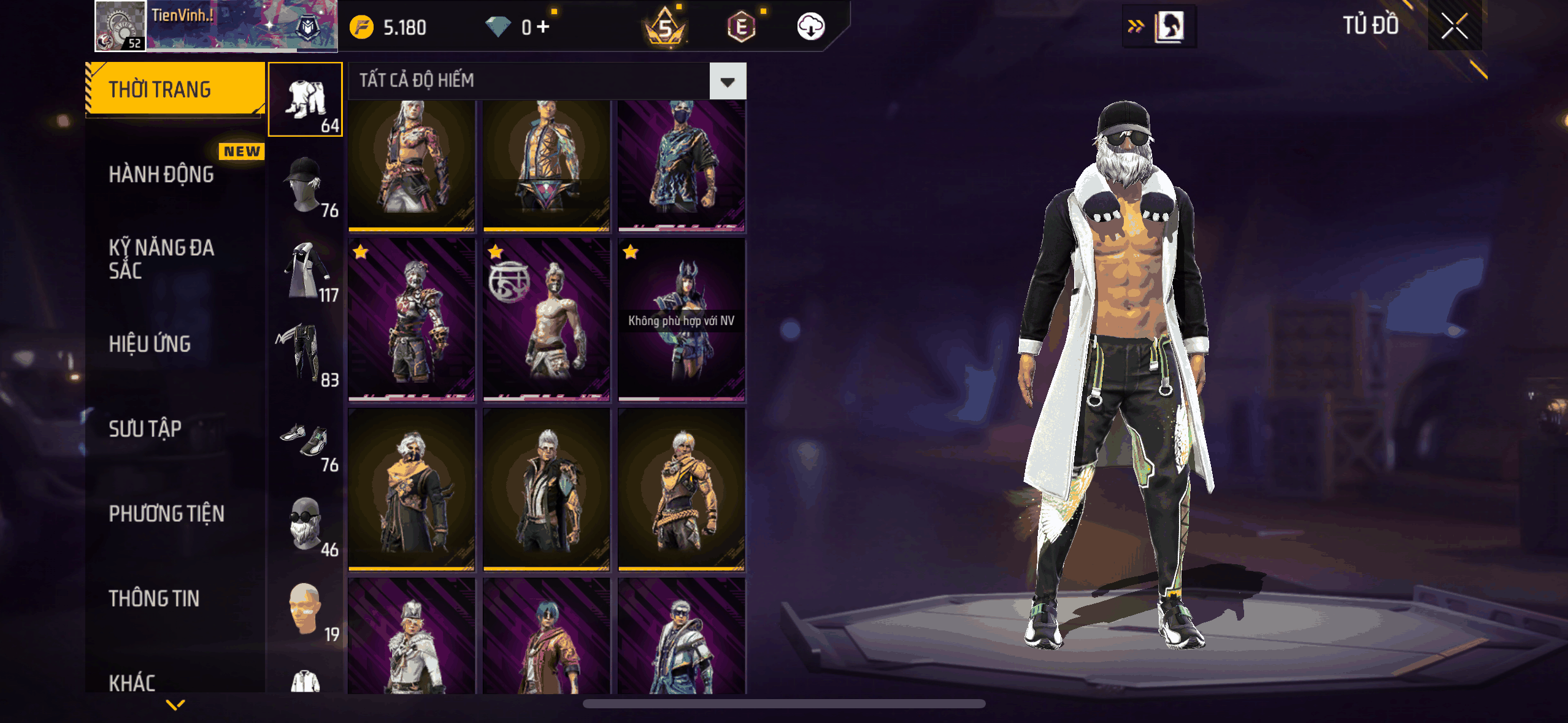Show the Thông Tin tab
The width and height of the screenshot is (1568, 723).
[x=154, y=599]
